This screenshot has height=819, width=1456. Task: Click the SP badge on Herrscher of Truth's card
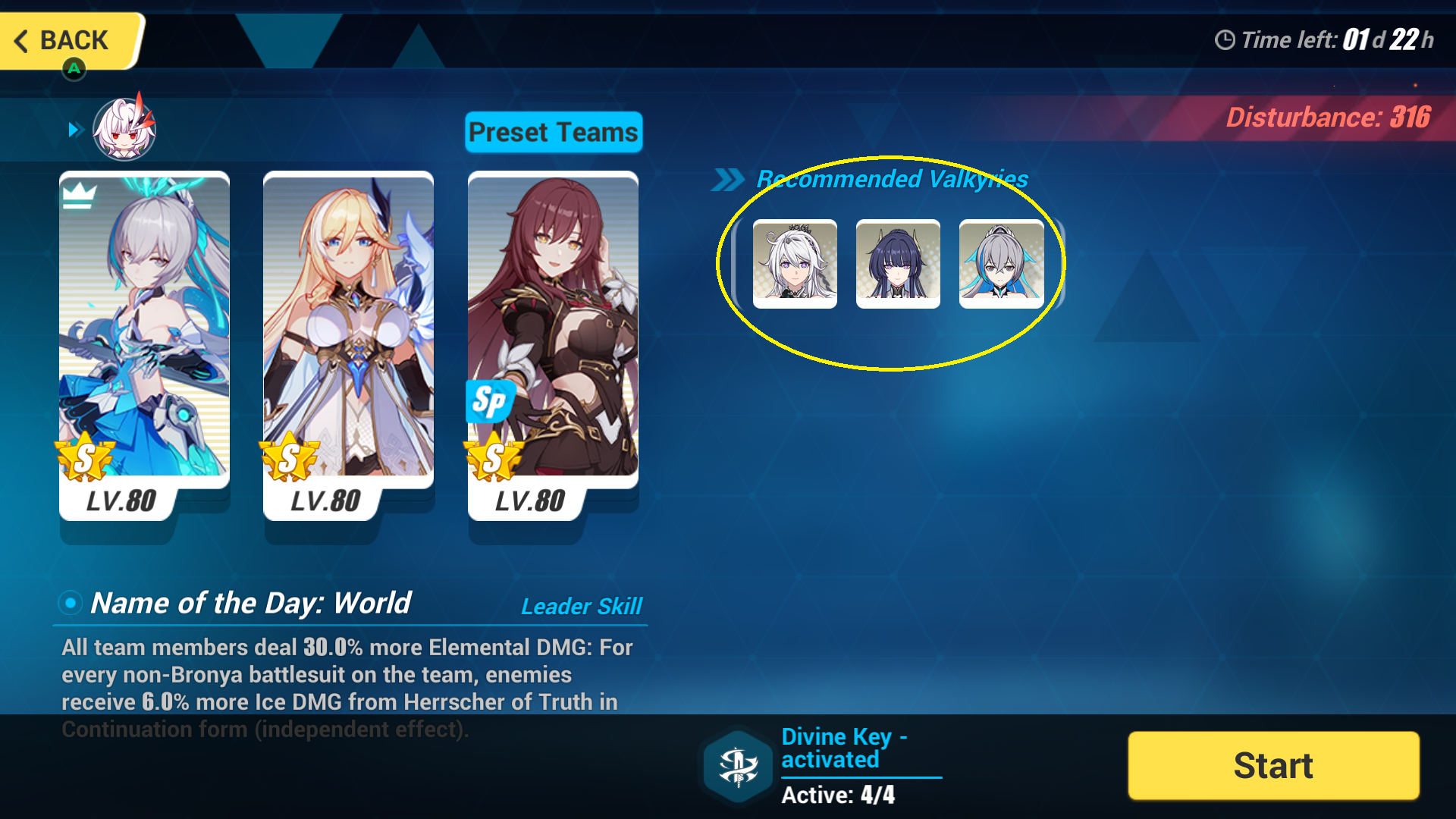[491, 403]
